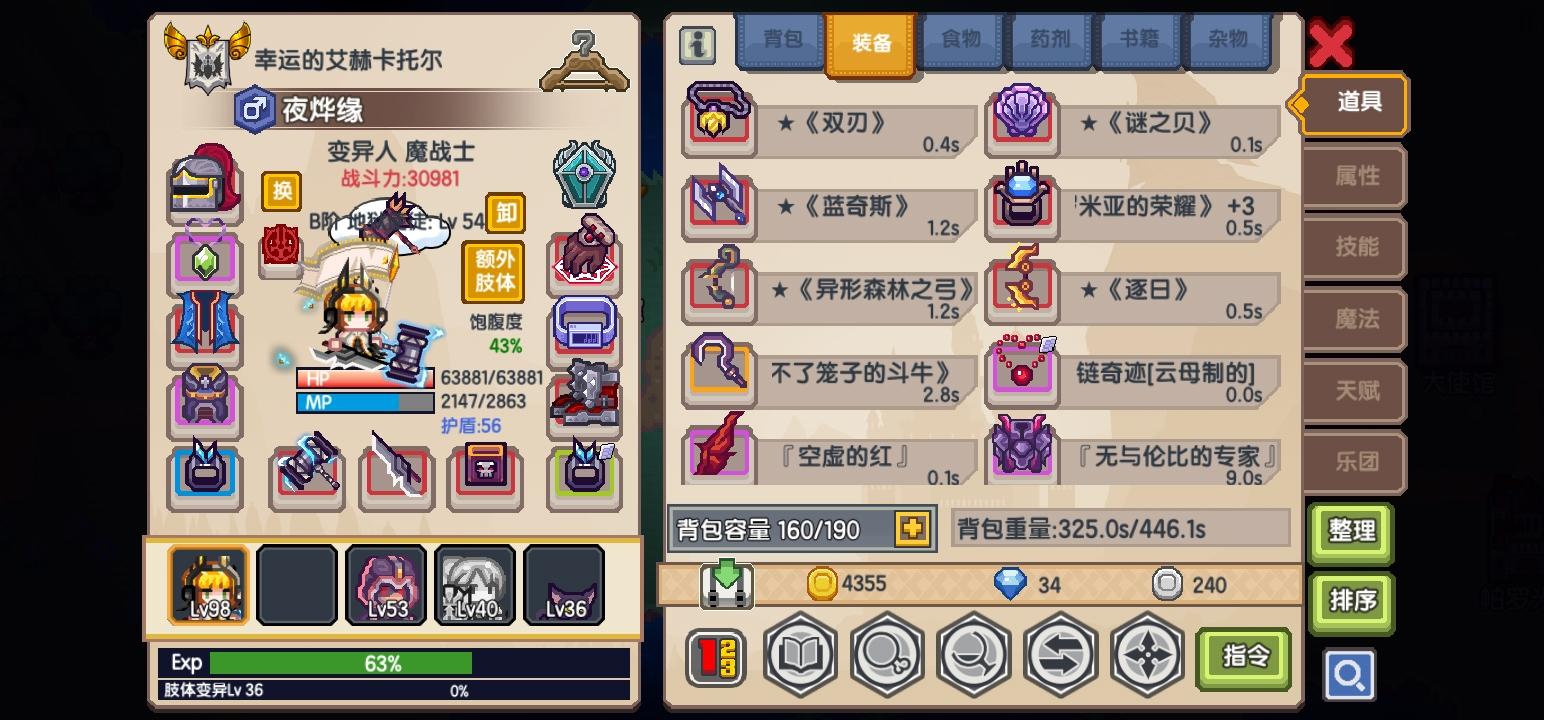Select the 《谜之贝》 shell item icon
This screenshot has width=1544, height=720.
1022,122
